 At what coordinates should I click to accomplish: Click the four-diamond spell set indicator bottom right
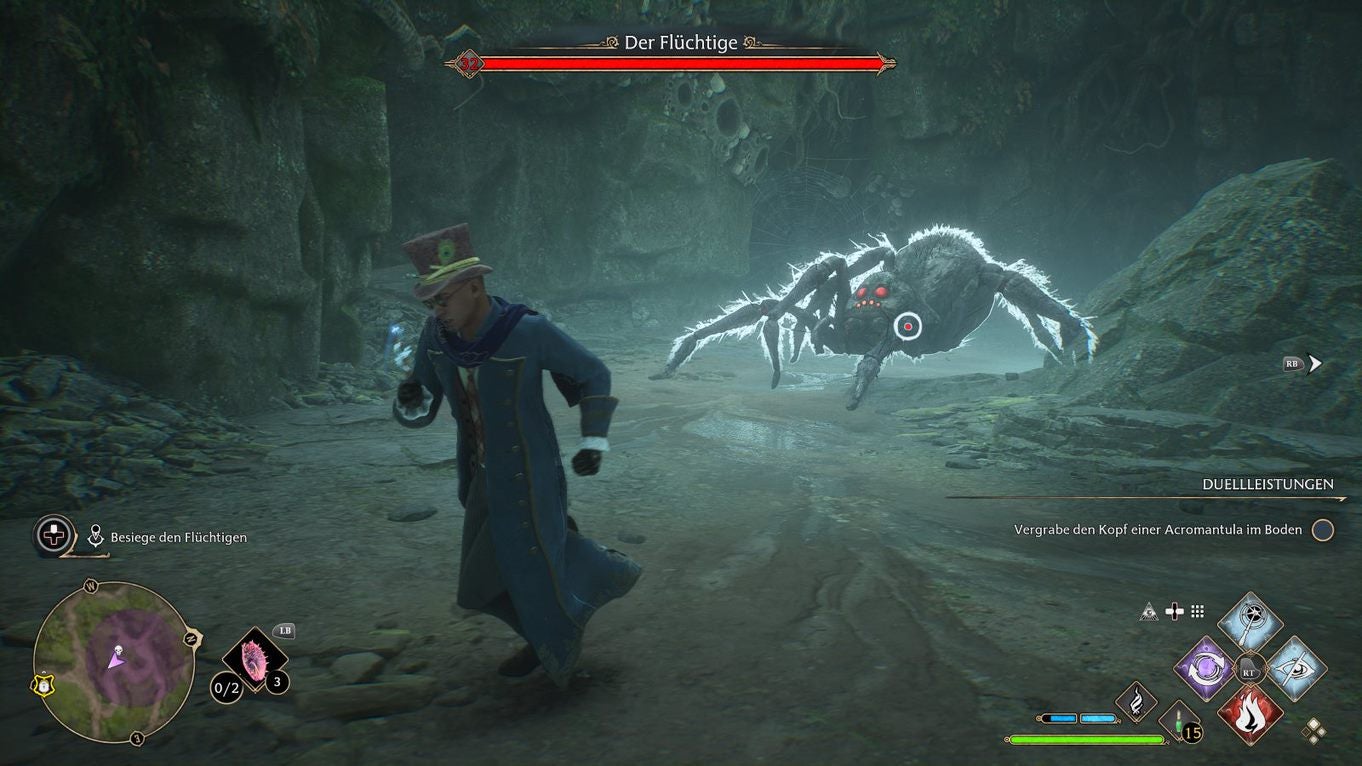click(1314, 729)
